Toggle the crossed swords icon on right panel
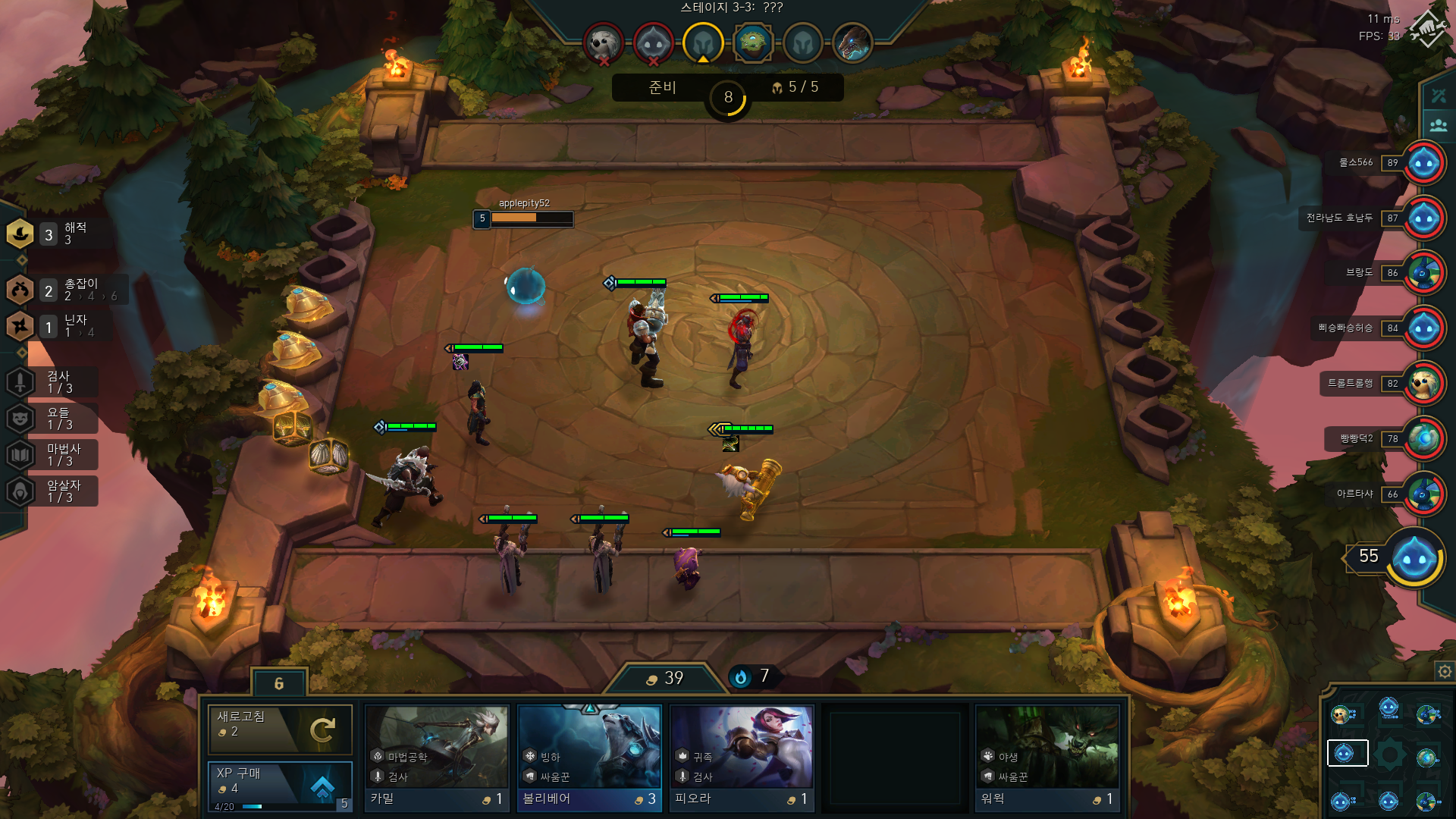Image resolution: width=1456 pixels, height=819 pixels. click(x=1439, y=96)
